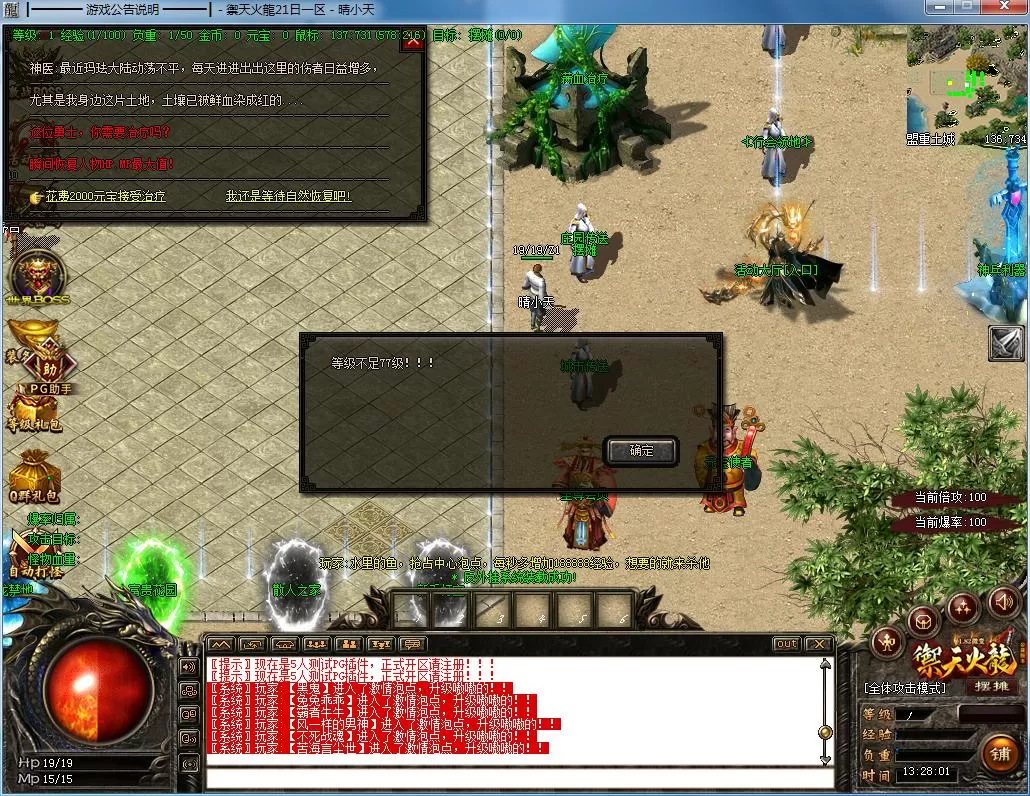Claim the 等级礼包 level gift
This screenshot has width=1030, height=796.
click(34, 412)
